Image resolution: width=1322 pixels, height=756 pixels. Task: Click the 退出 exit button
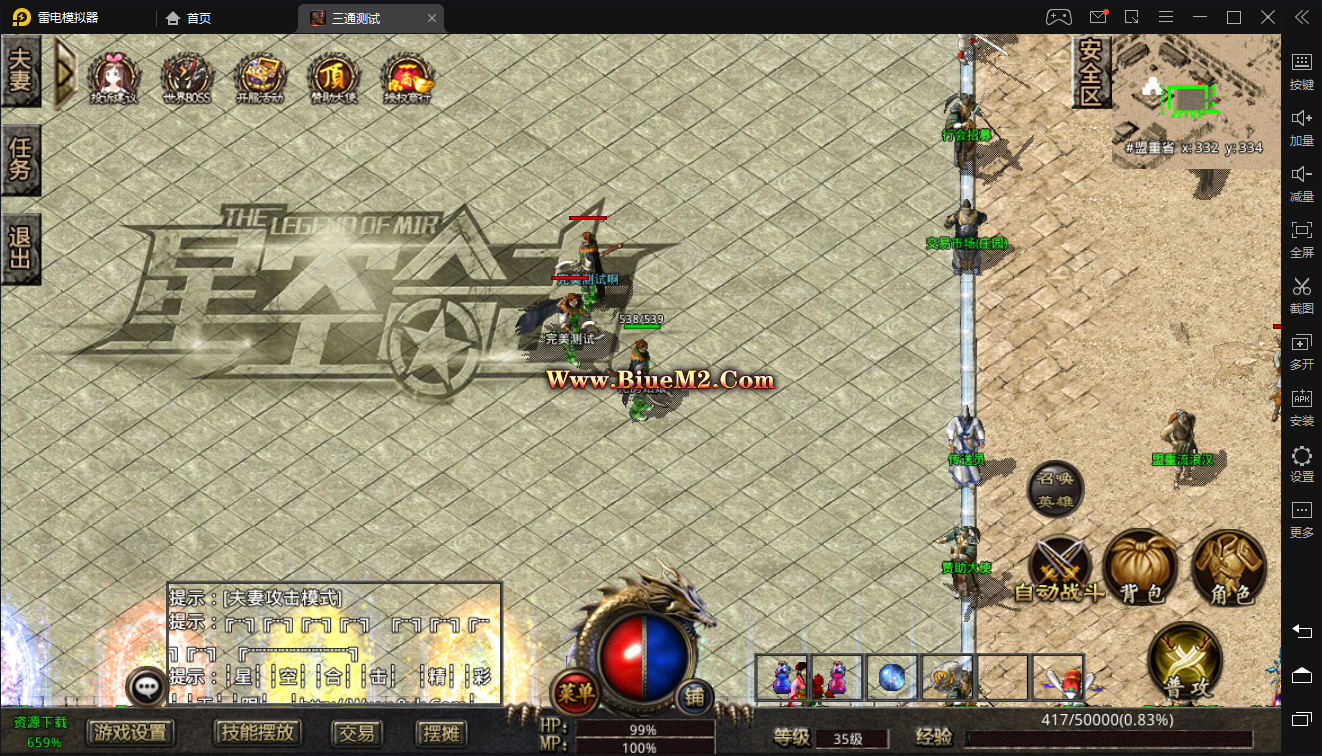(x=20, y=248)
